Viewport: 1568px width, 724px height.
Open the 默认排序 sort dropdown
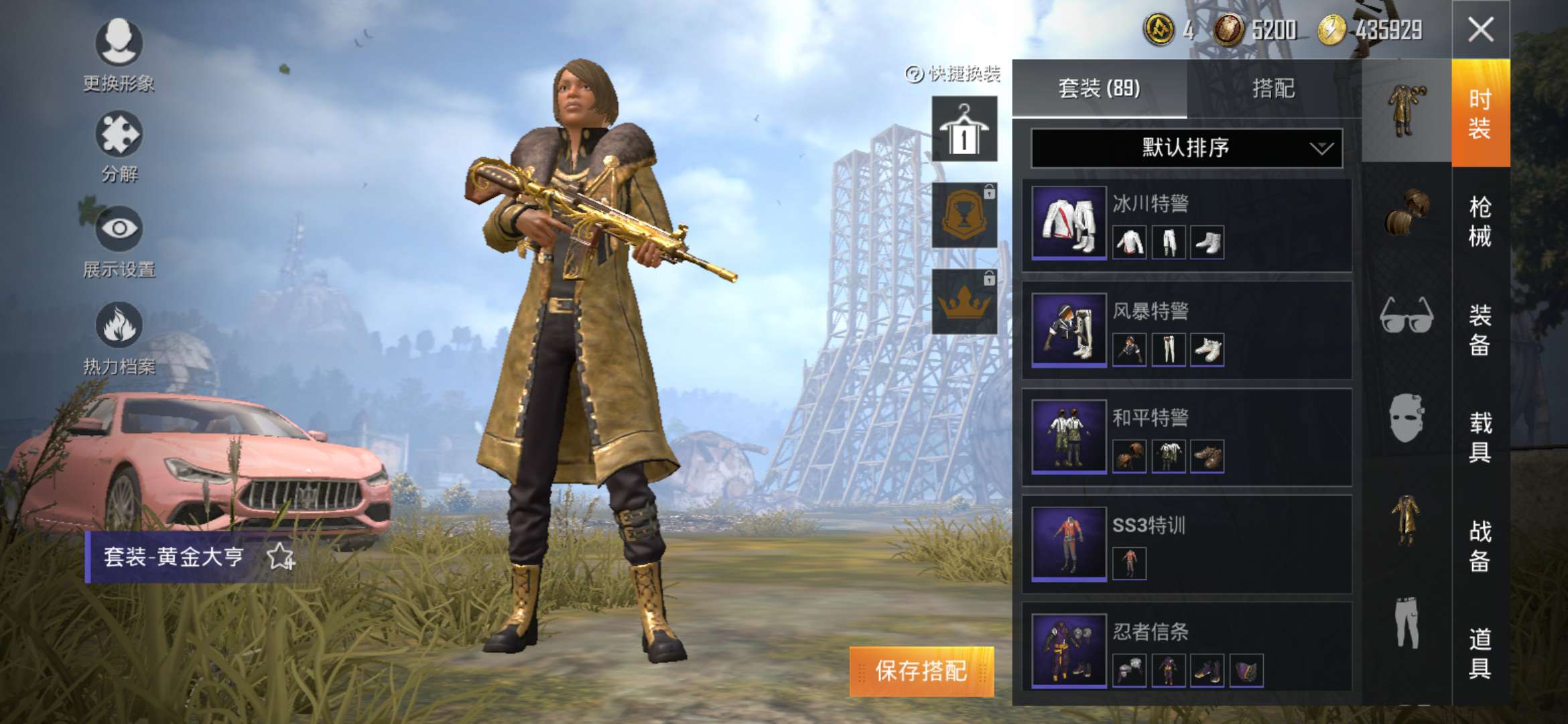(1186, 147)
